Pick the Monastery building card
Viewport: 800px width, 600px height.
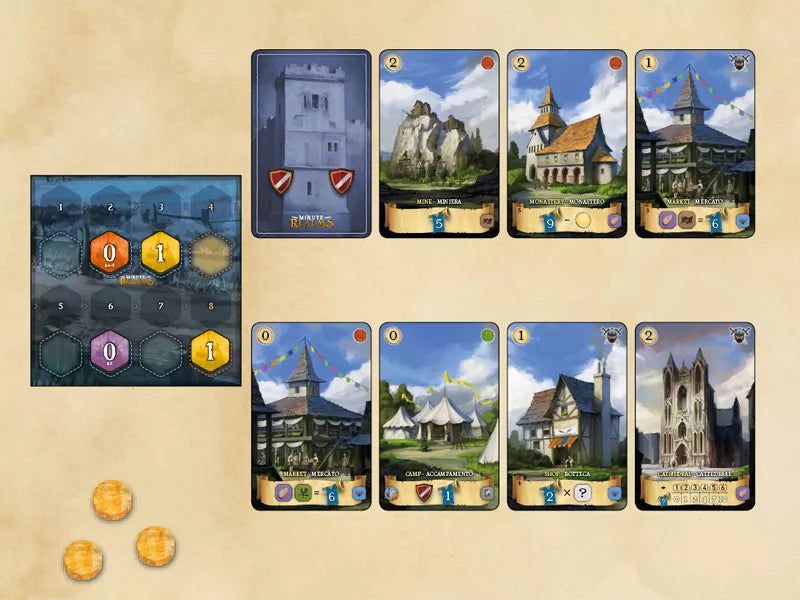(567, 144)
